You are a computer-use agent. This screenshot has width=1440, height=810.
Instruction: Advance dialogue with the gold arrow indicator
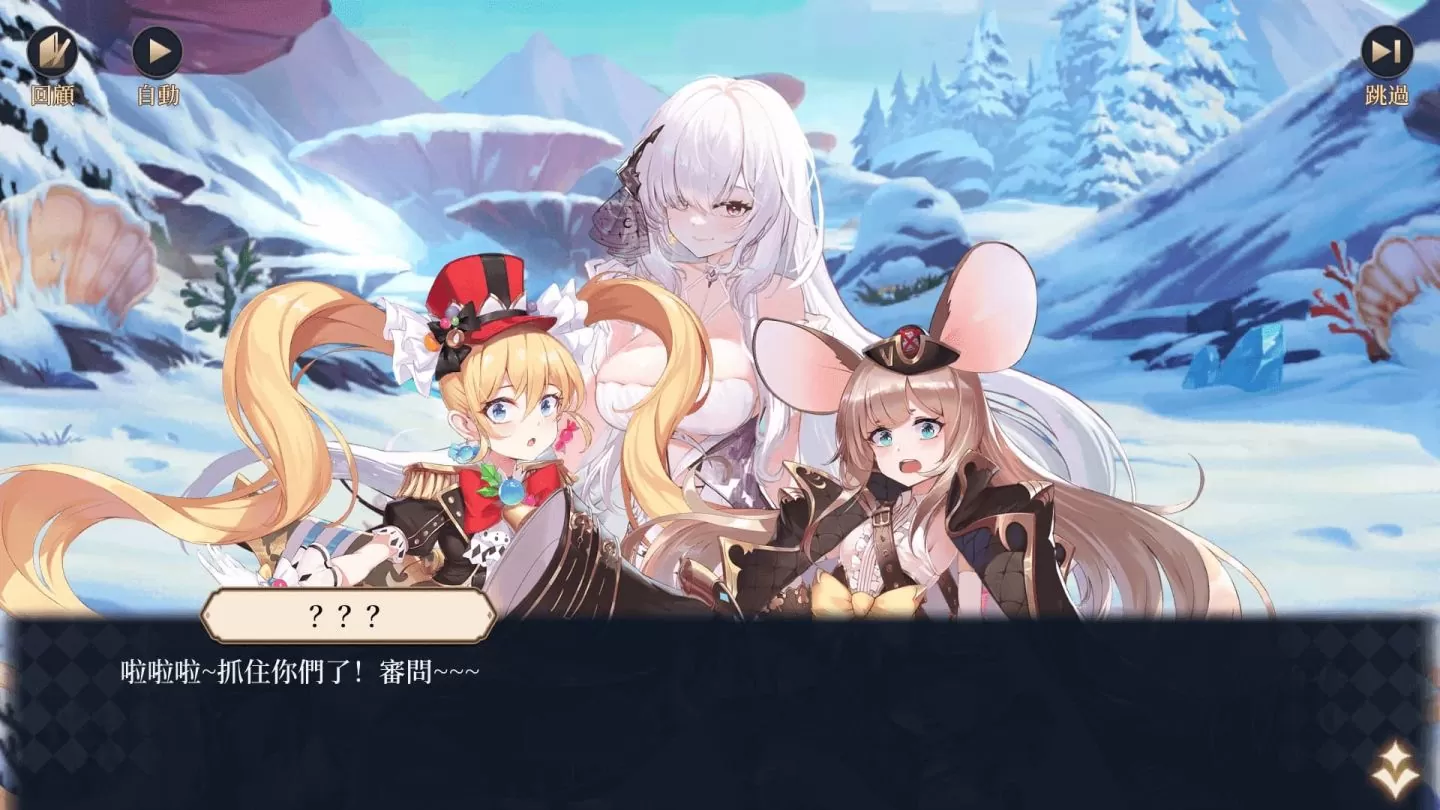pyautogui.click(x=1394, y=770)
